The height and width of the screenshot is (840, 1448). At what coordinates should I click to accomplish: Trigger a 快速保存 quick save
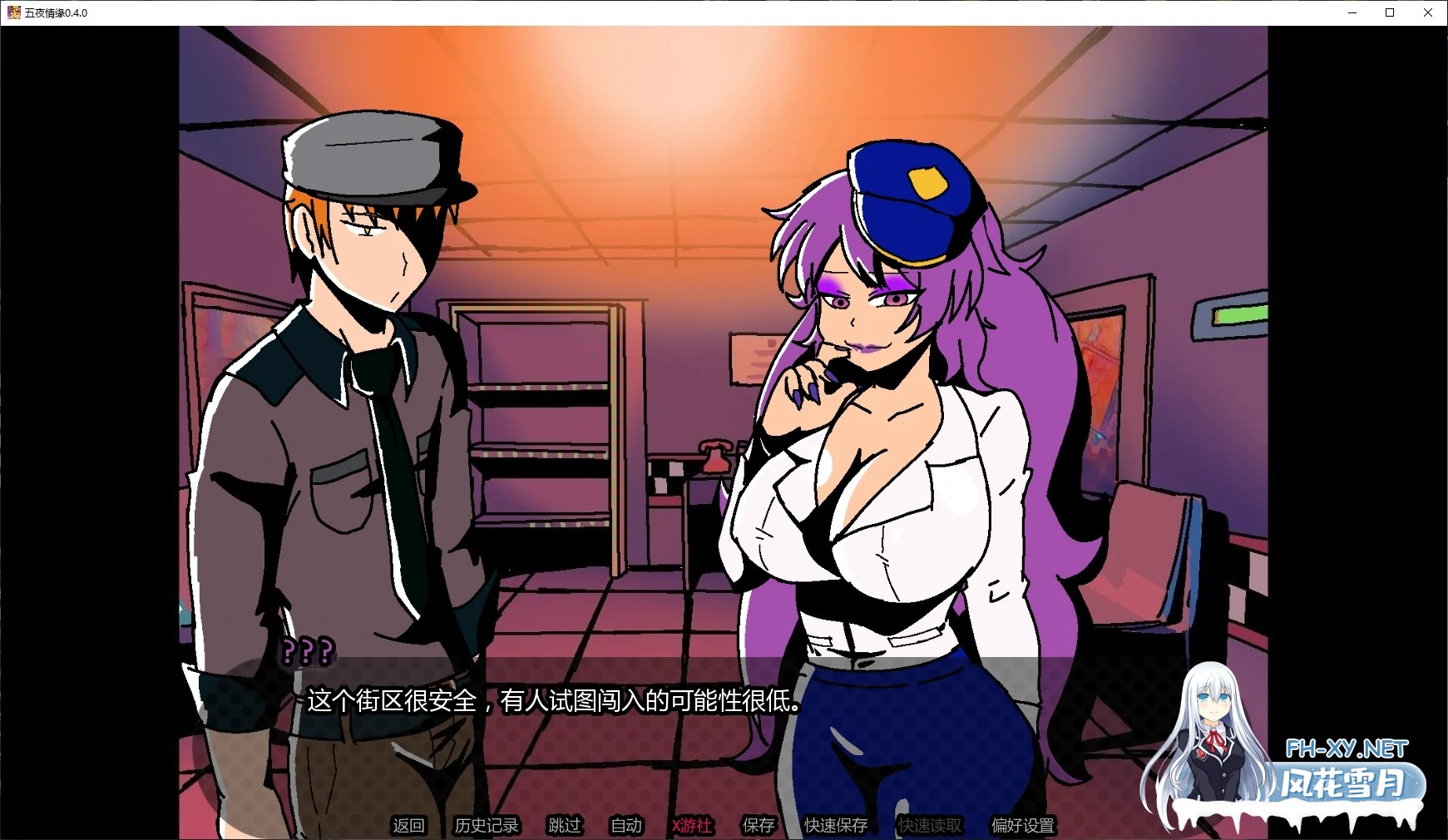point(834,826)
